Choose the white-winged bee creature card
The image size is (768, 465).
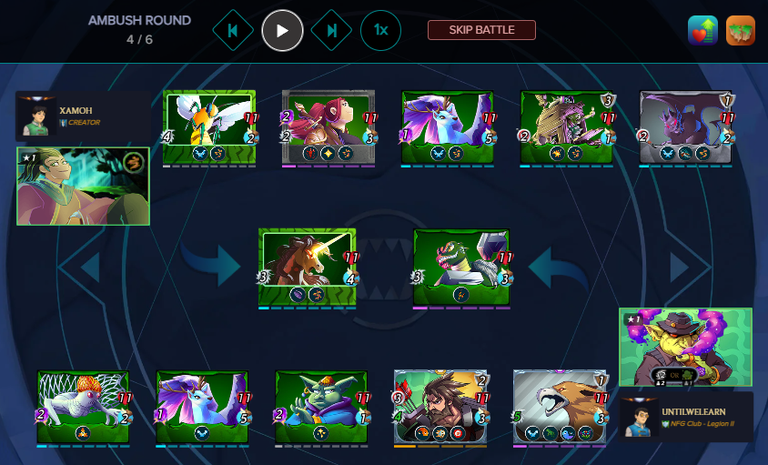[209, 126]
